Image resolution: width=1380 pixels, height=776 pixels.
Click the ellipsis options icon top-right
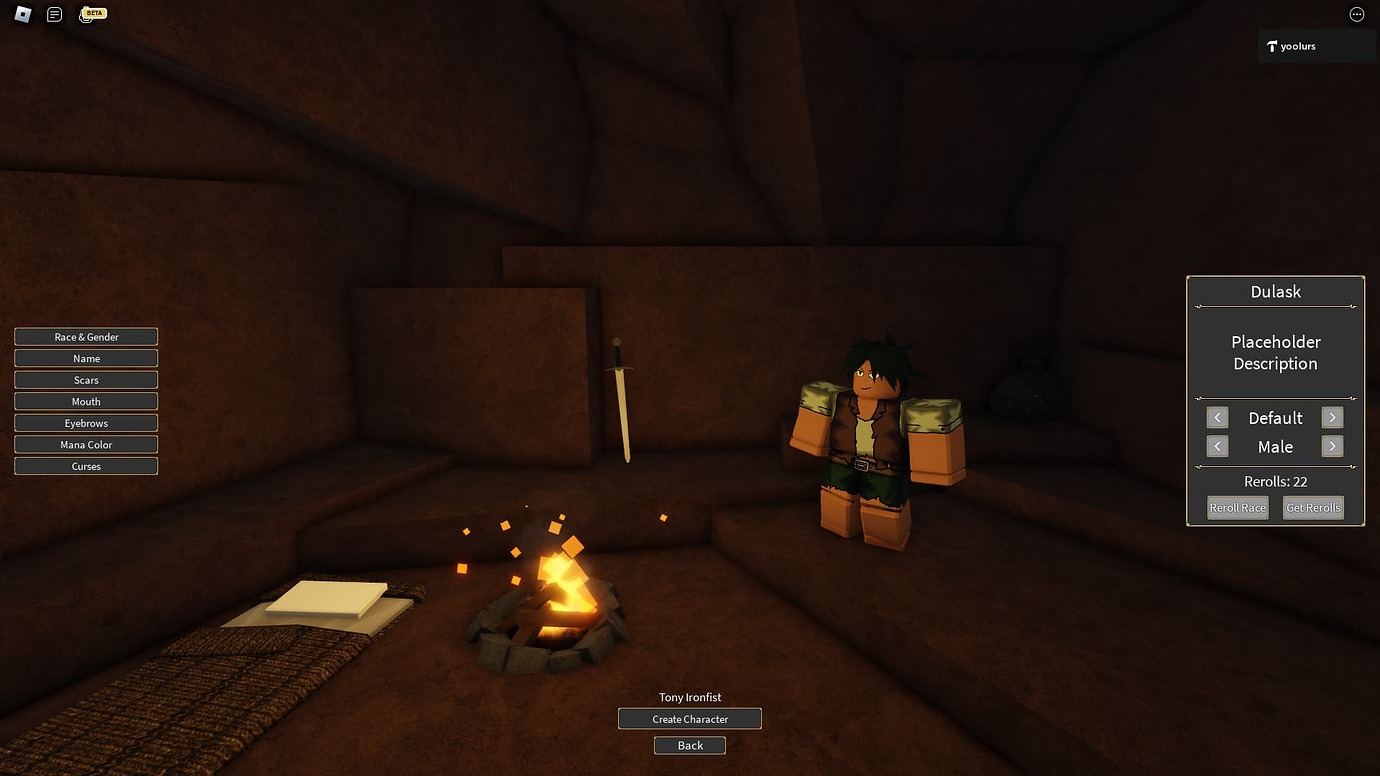pos(1357,14)
